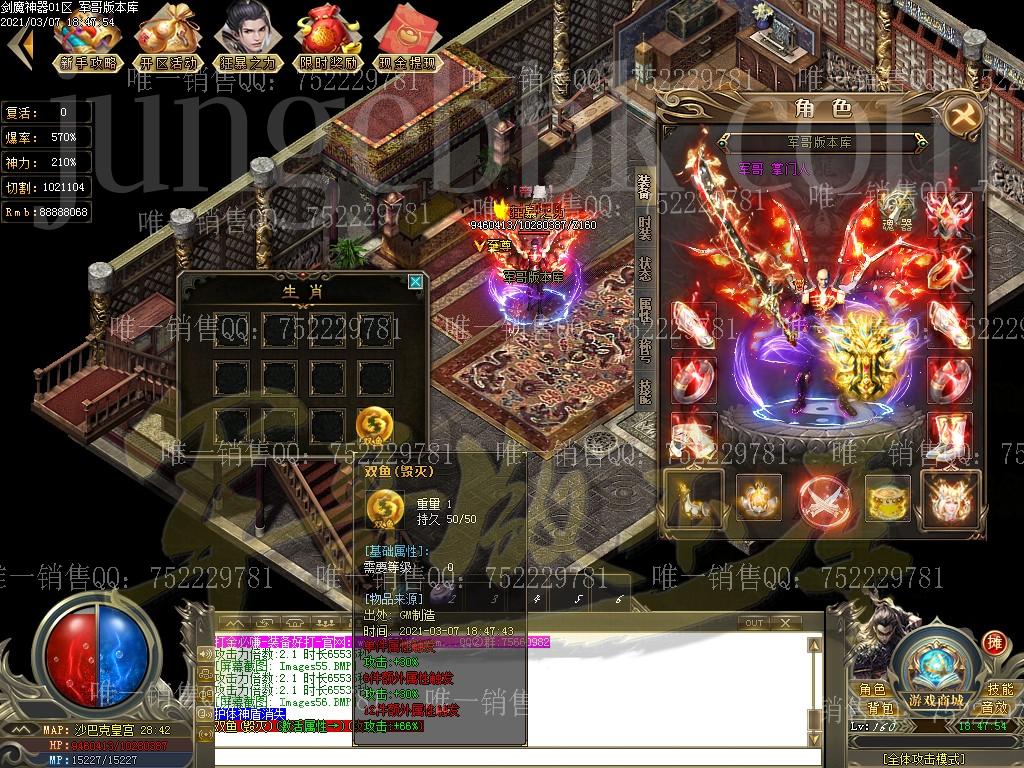Close the 角色 character panel
This screenshot has width=1024, height=768.
tap(963, 113)
